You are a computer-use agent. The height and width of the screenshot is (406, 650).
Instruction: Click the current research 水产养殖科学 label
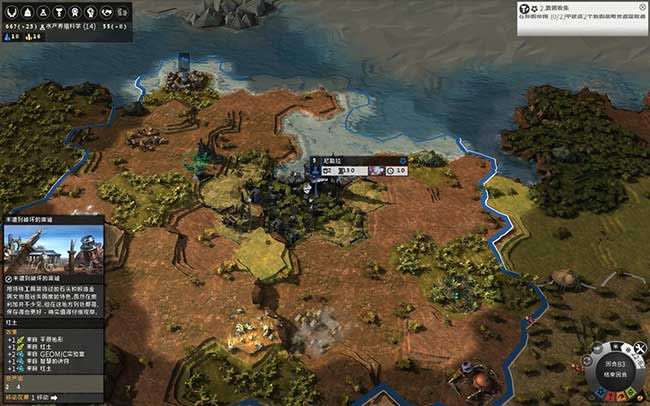(x=73, y=24)
